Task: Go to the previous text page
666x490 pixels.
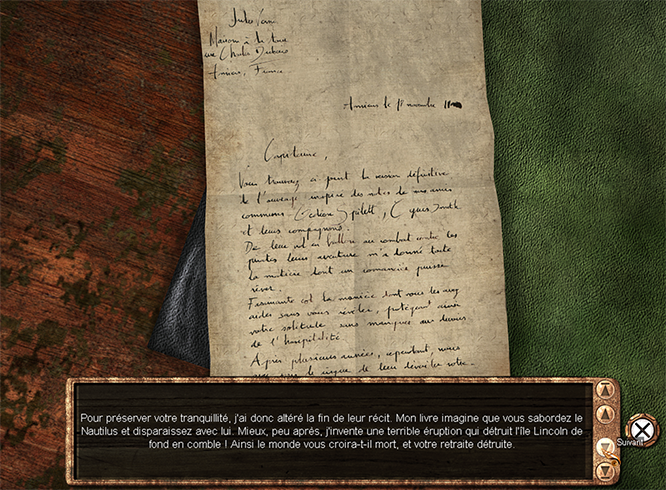Action: tap(606, 413)
